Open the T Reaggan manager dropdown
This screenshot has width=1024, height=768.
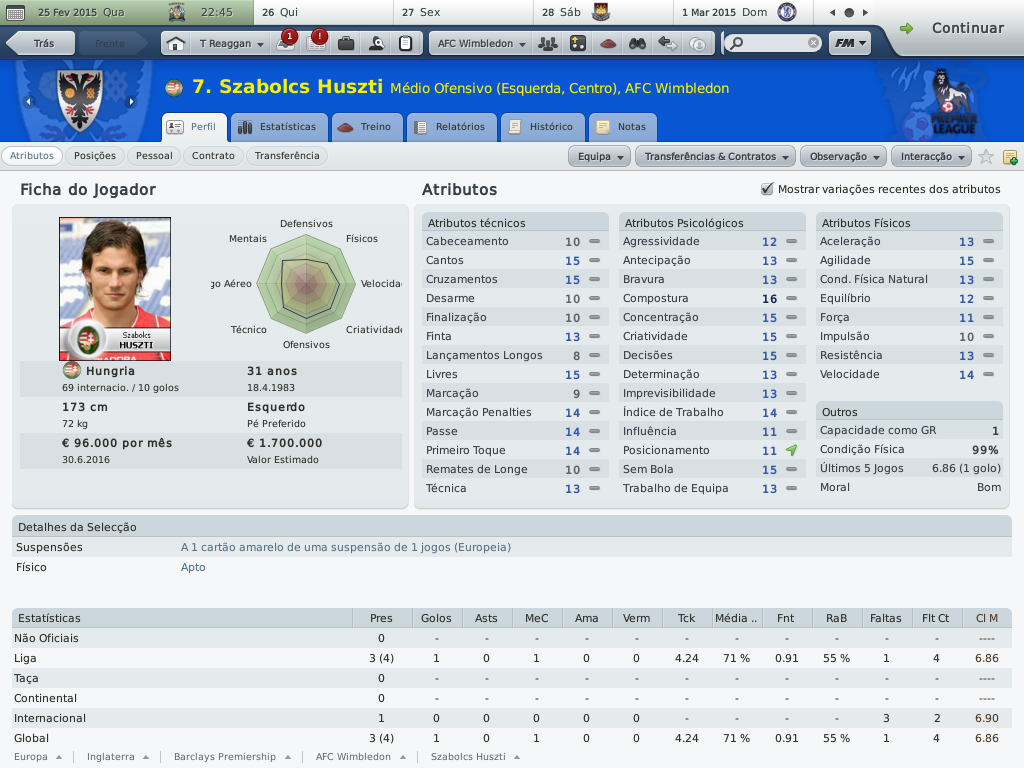pos(230,44)
